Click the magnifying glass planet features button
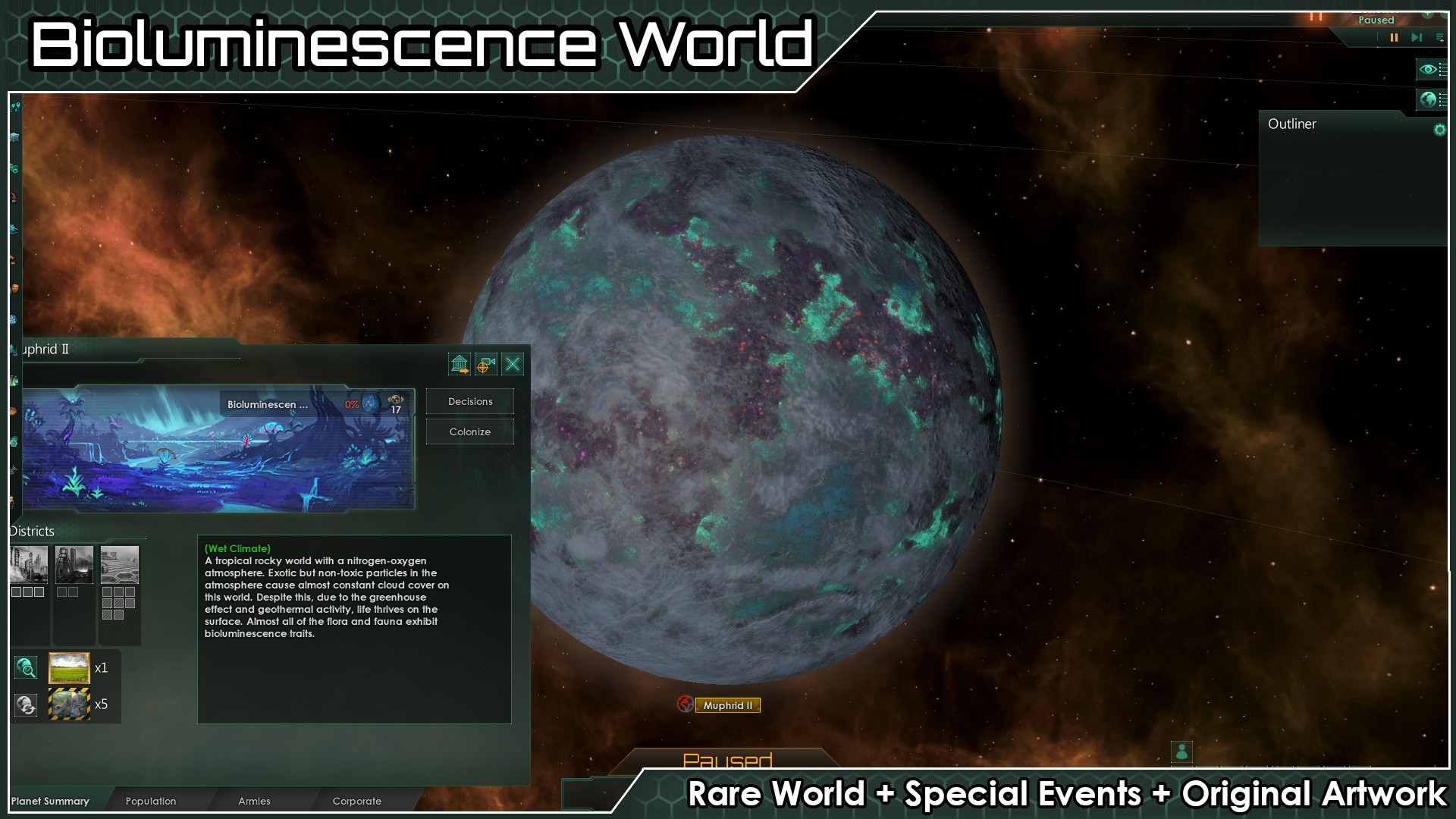This screenshot has width=1456, height=819. [26, 668]
